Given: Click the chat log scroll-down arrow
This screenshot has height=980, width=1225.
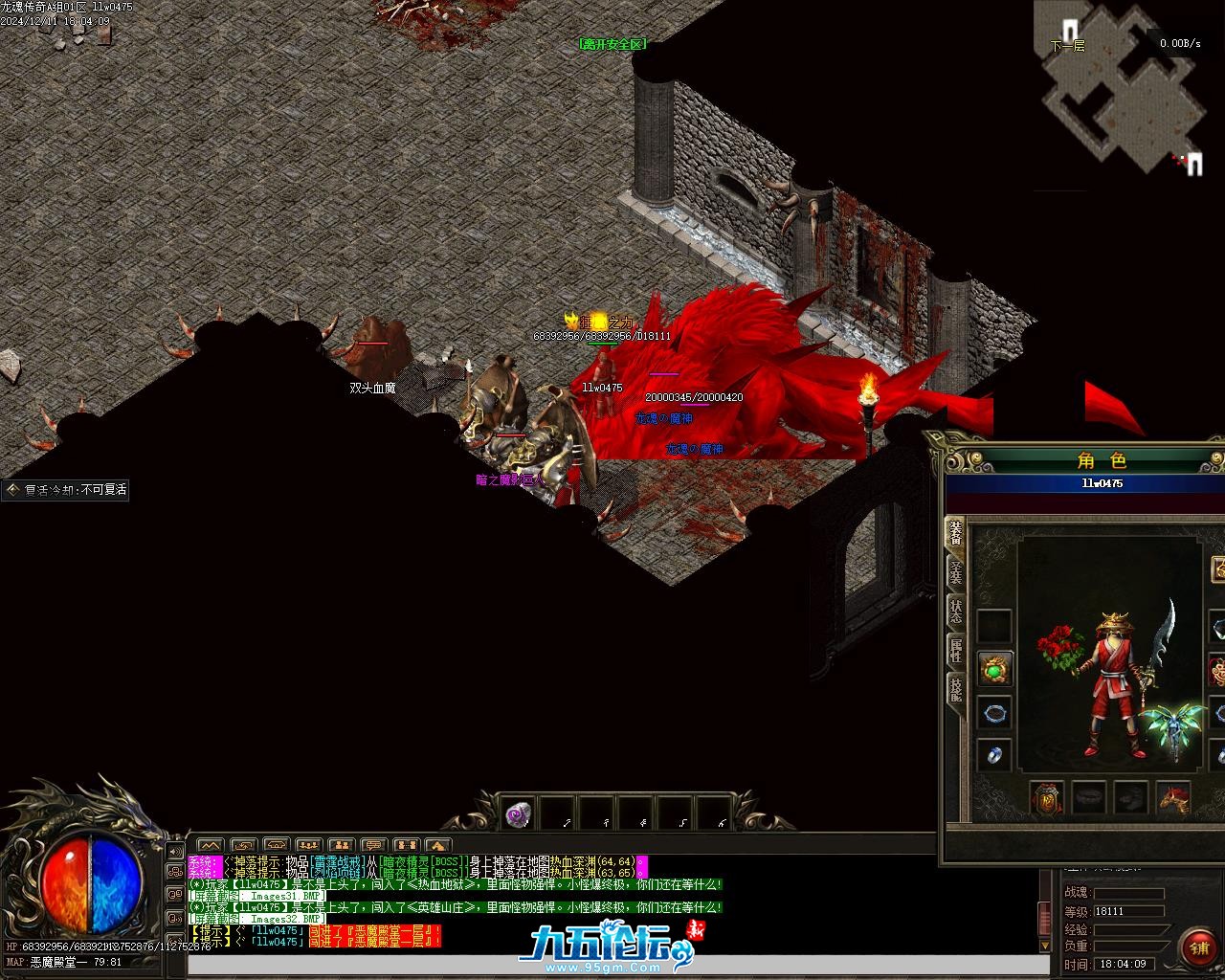Looking at the screenshot, I should pos(1044,945).
